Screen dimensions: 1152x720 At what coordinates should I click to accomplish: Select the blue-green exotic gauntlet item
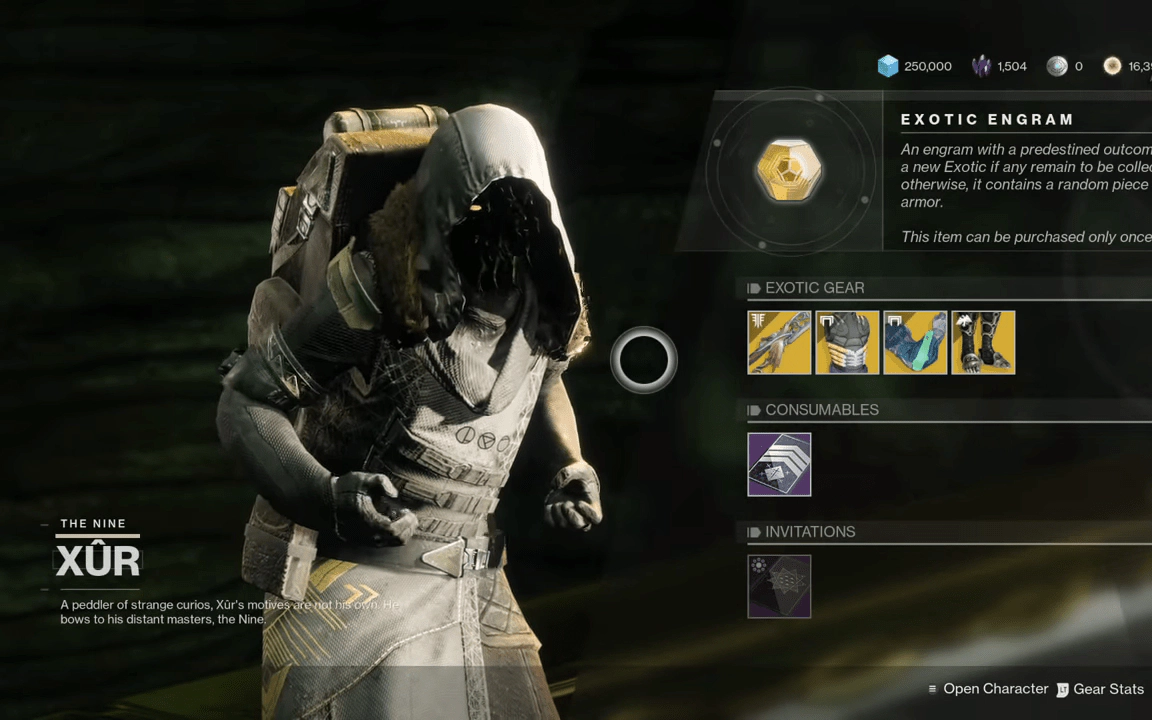[915, 342]
